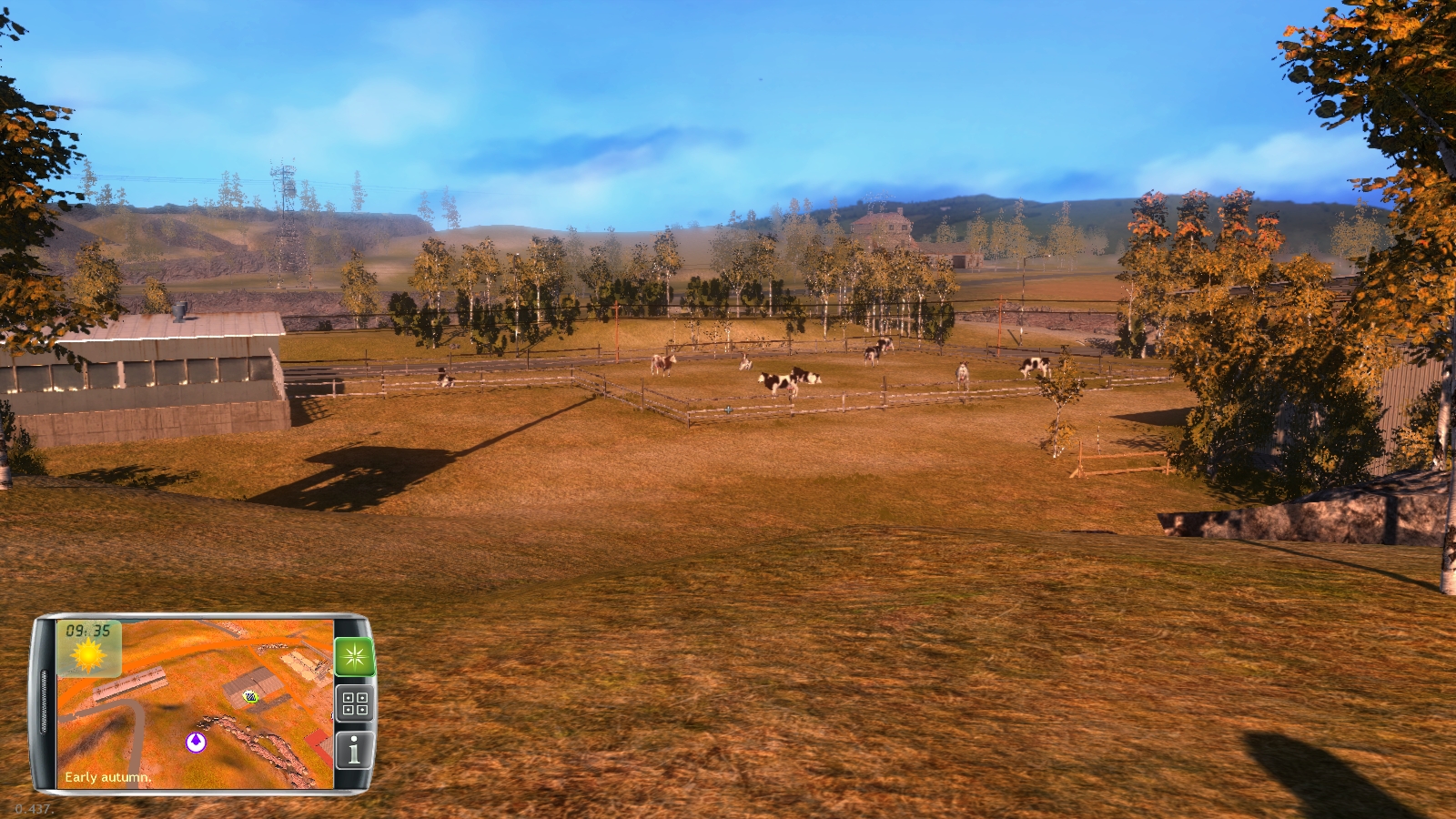Select the purple player marker on the minimap

point(197,743)
